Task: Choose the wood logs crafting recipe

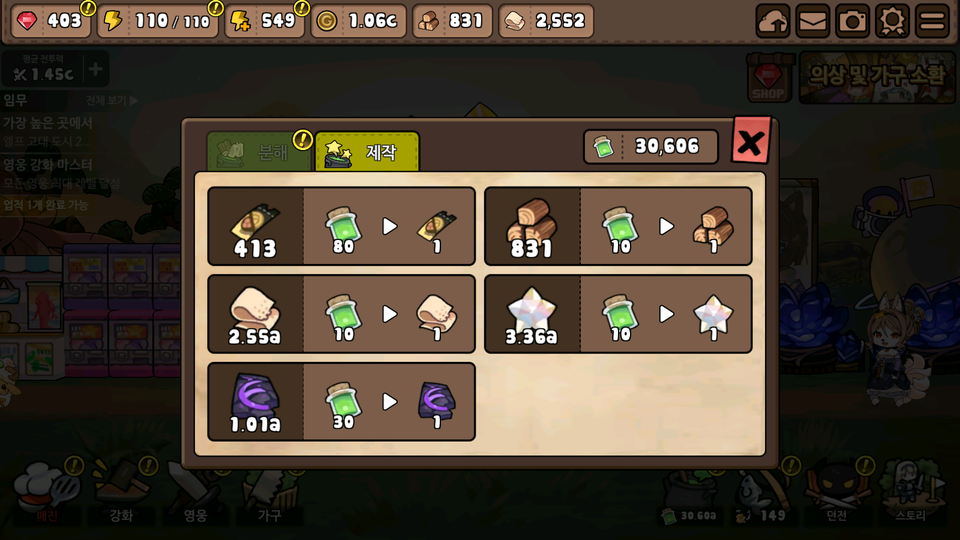Action: click(x=618, y=226)
